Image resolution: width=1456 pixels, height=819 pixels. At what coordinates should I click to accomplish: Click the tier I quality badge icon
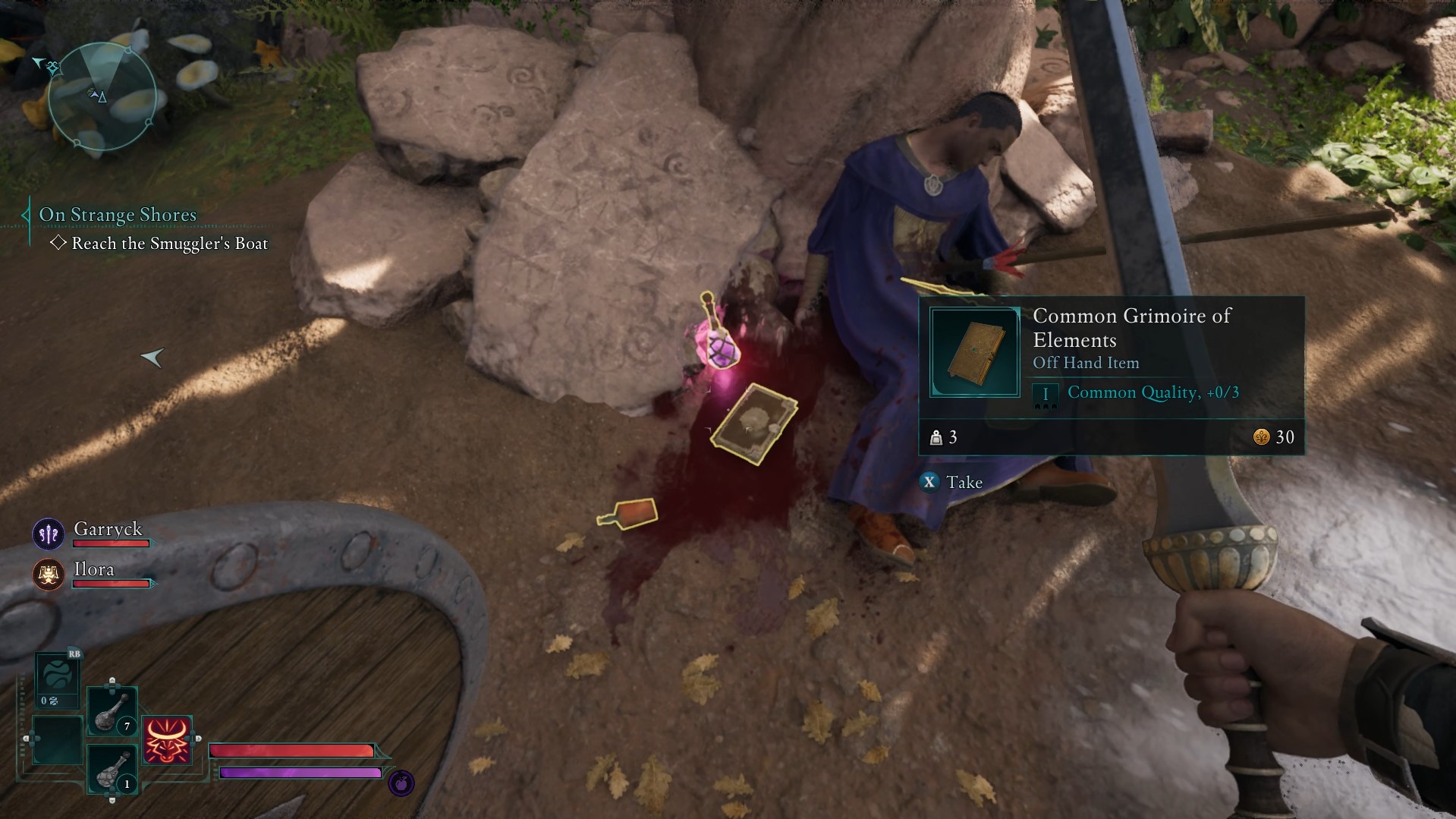(x=1046, y=393)
